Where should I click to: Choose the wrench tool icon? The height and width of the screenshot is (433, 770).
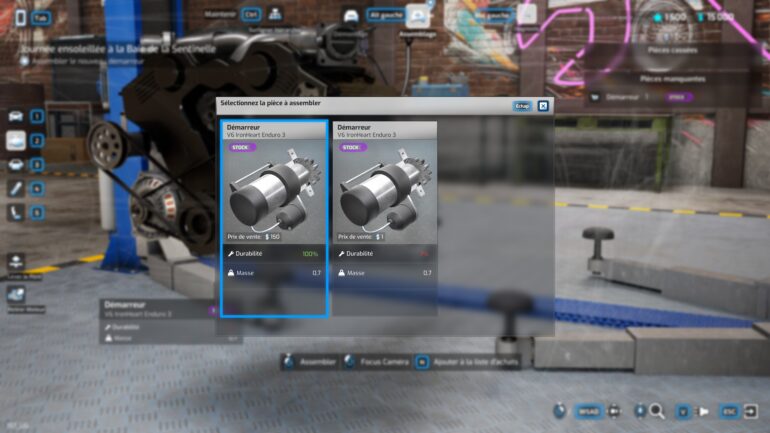click(16, 188)
